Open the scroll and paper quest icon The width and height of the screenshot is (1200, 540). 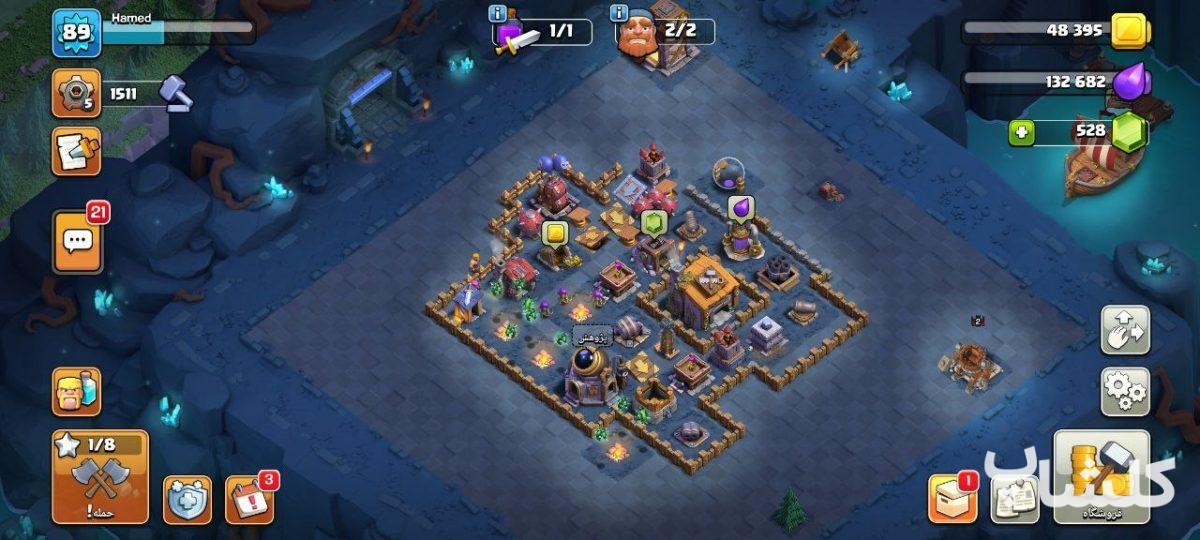click(77, 152)
